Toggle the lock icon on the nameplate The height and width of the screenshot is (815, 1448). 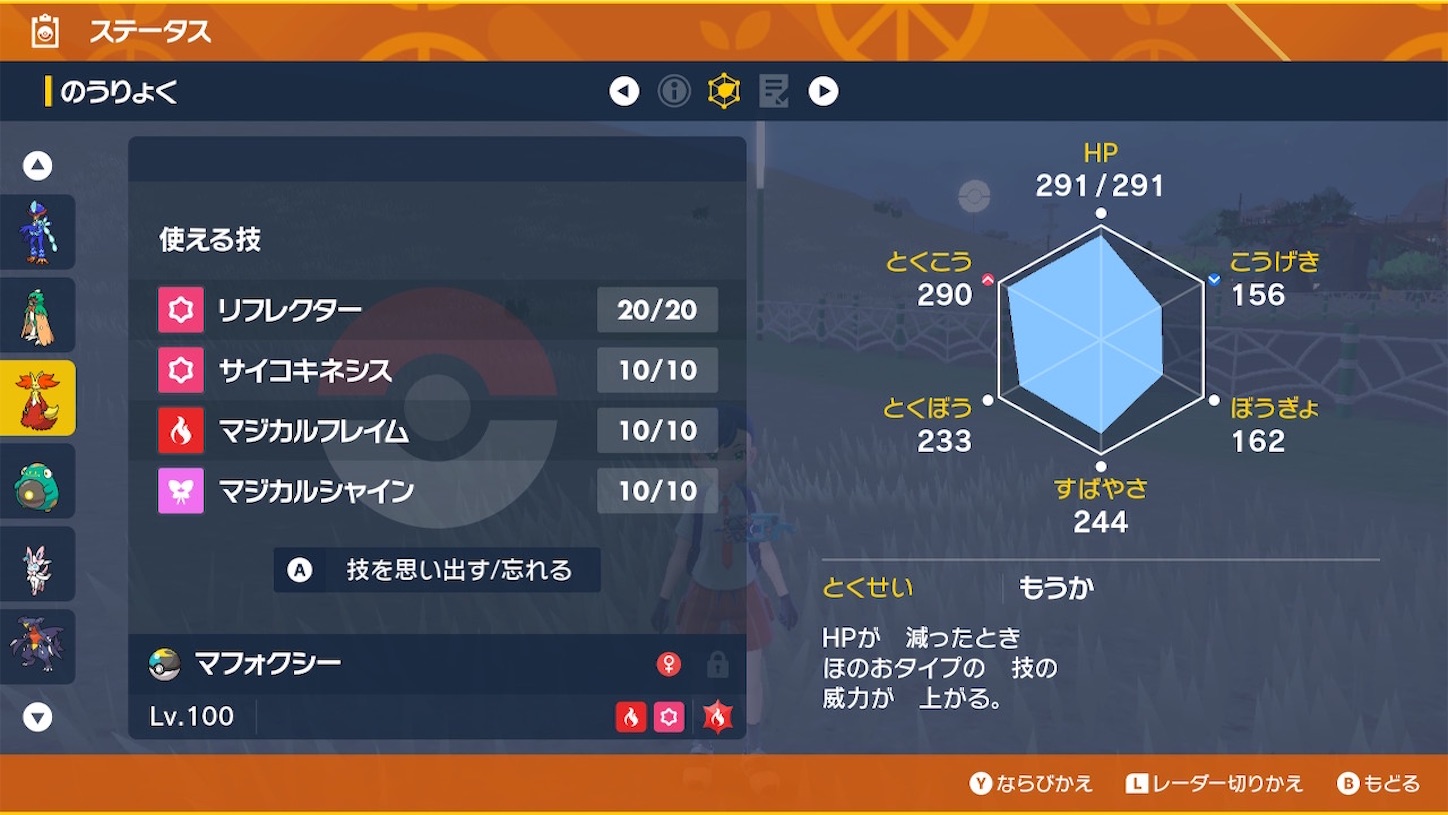(718, 662)
